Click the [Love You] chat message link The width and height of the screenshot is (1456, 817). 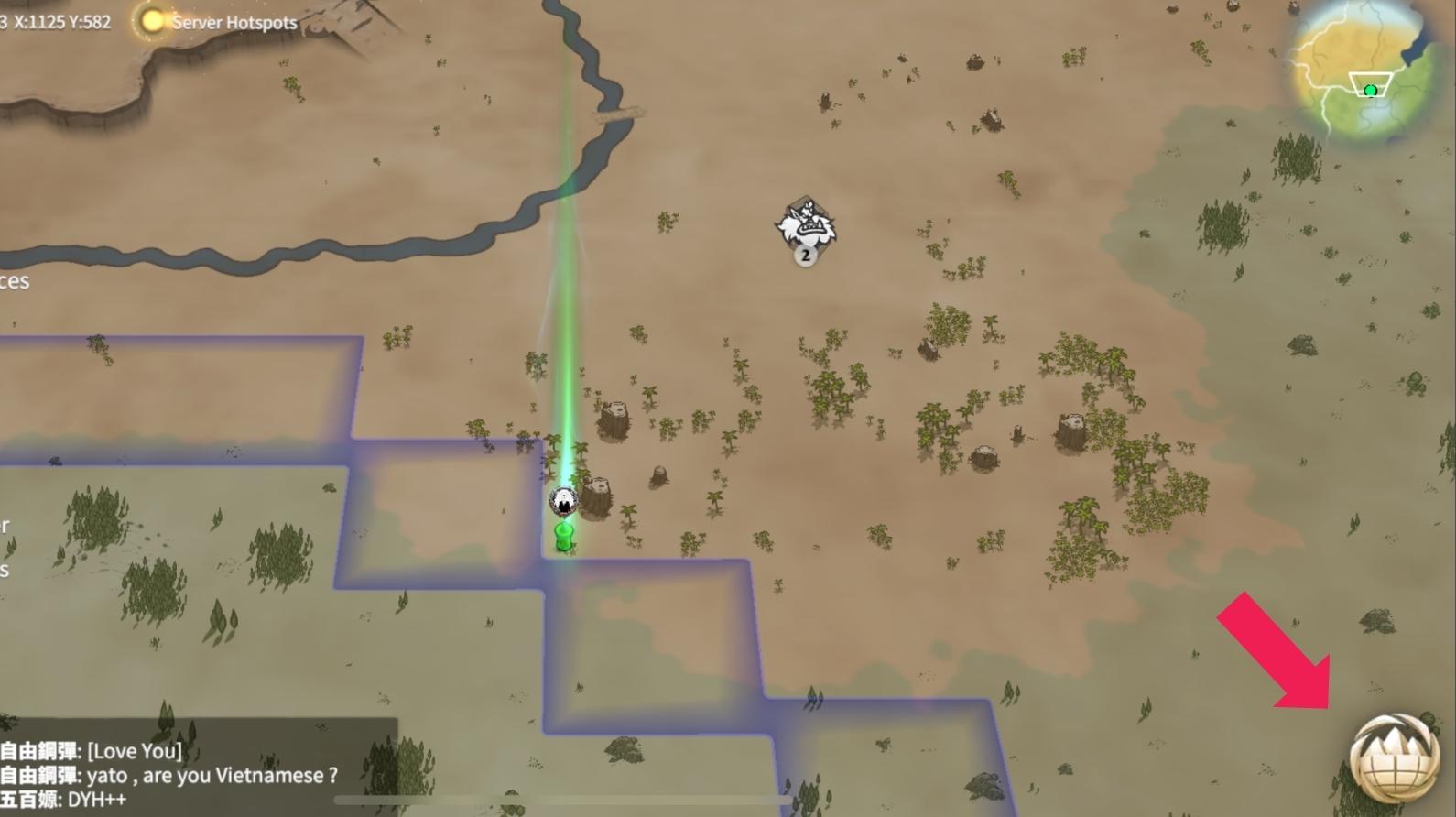click(x=133, y=749)
